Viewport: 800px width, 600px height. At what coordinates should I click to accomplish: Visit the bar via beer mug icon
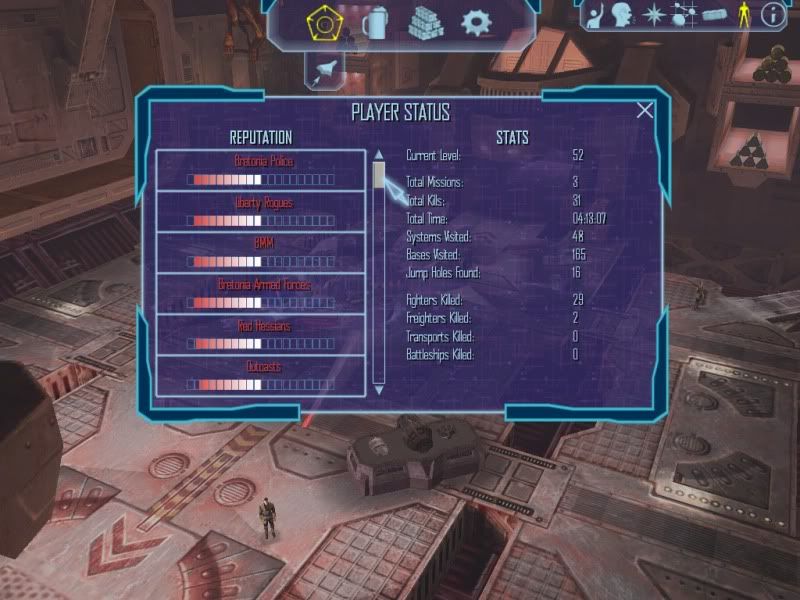point(375,21)
